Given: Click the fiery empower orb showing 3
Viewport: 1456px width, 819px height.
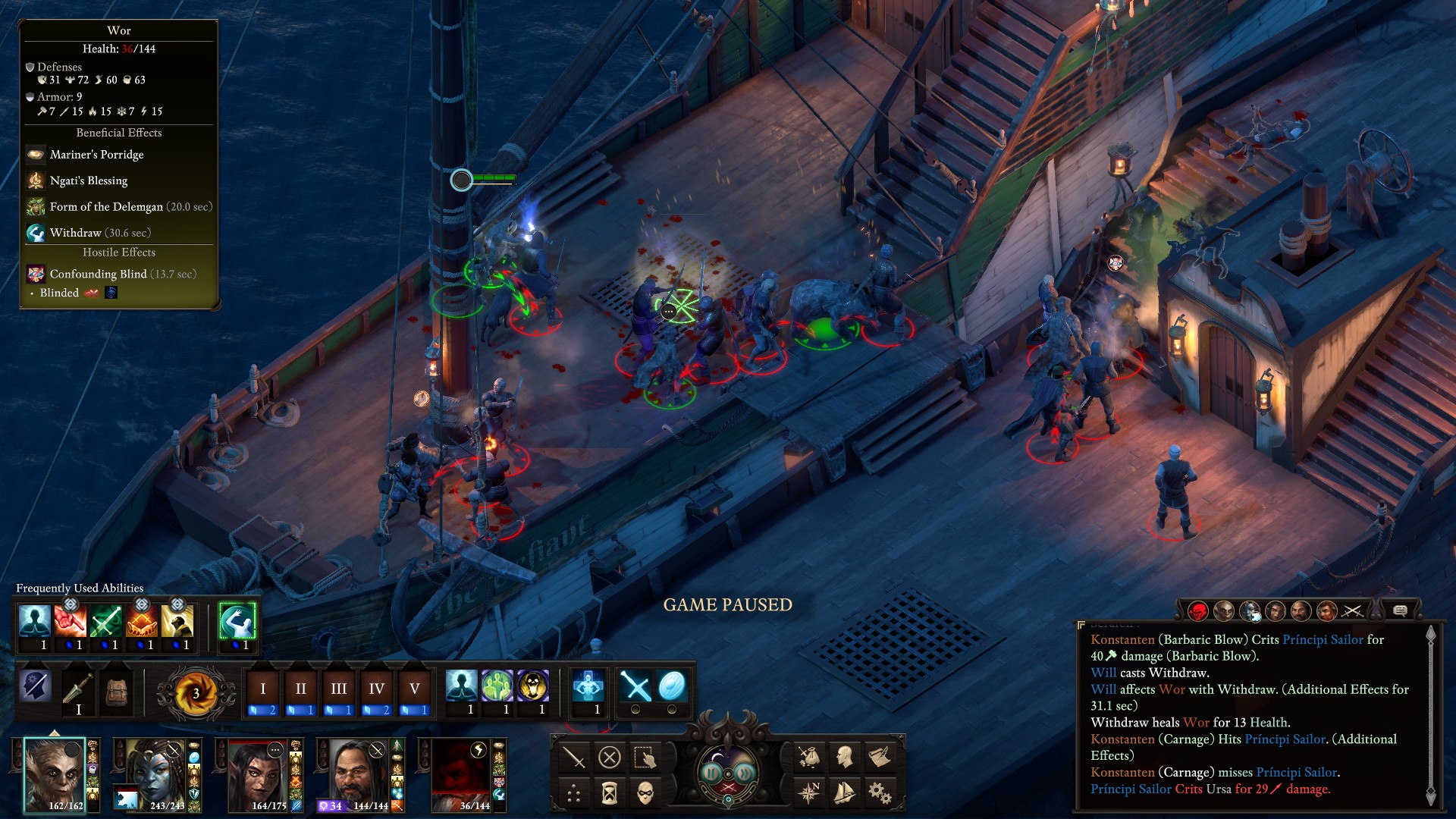Looking at the screenshot, I should coord(196,692).
